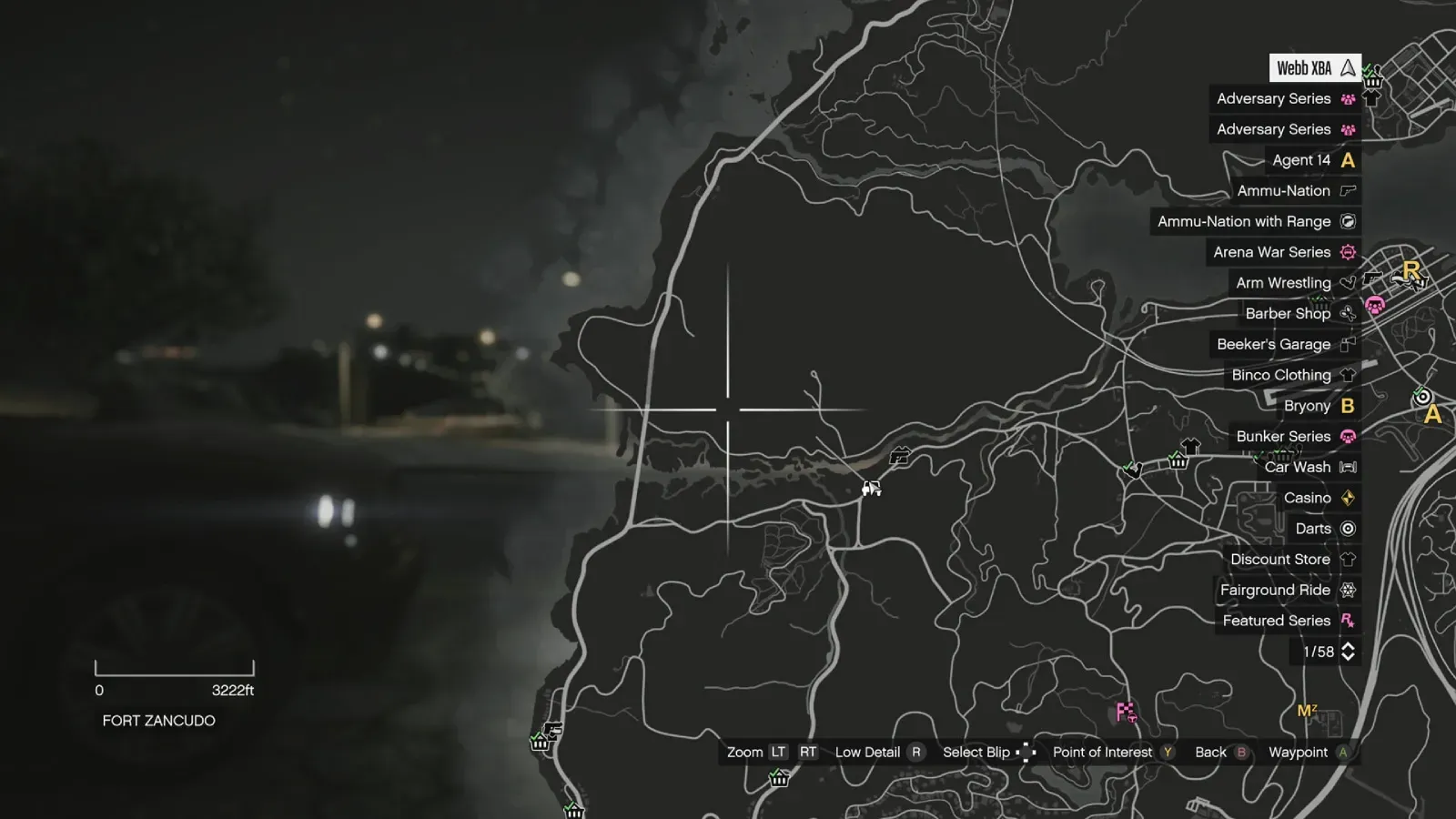Click the Darts dartboard icon
1456x819 pixels.
click(x=1346, y=528)
